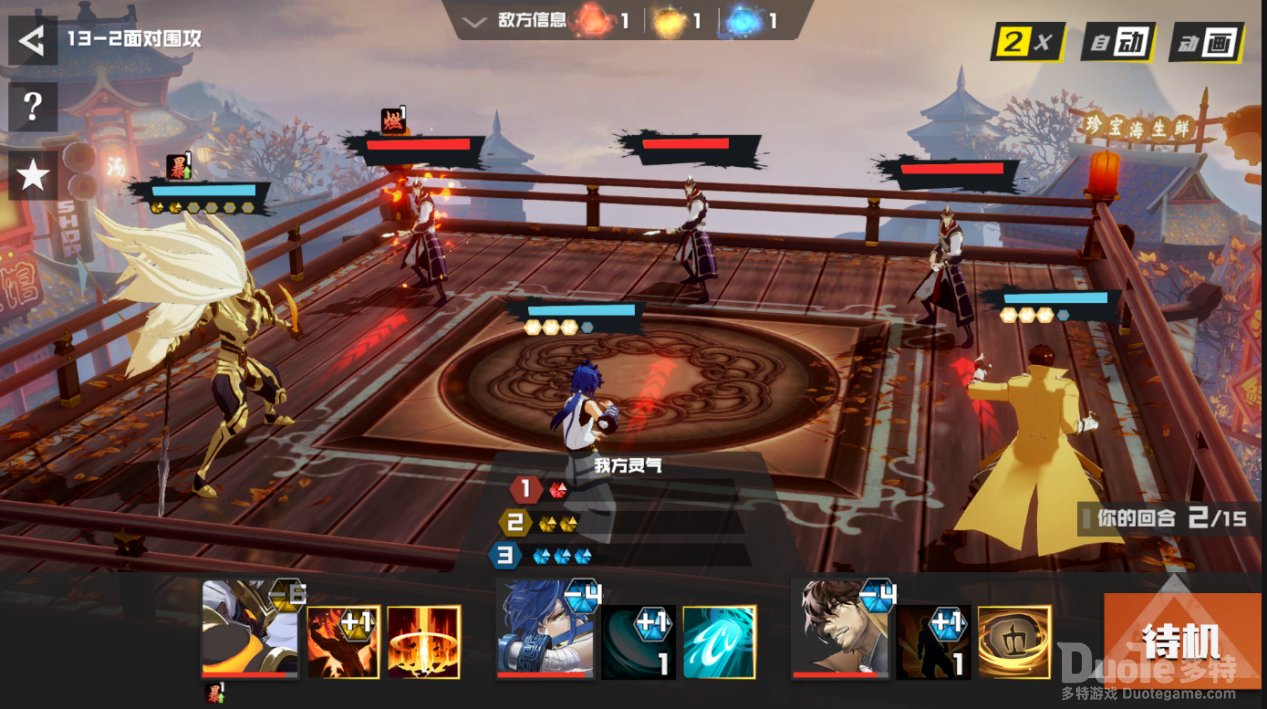Screen dimensions: 1267x709
Task: Click the star button
Action: [33, 175]
